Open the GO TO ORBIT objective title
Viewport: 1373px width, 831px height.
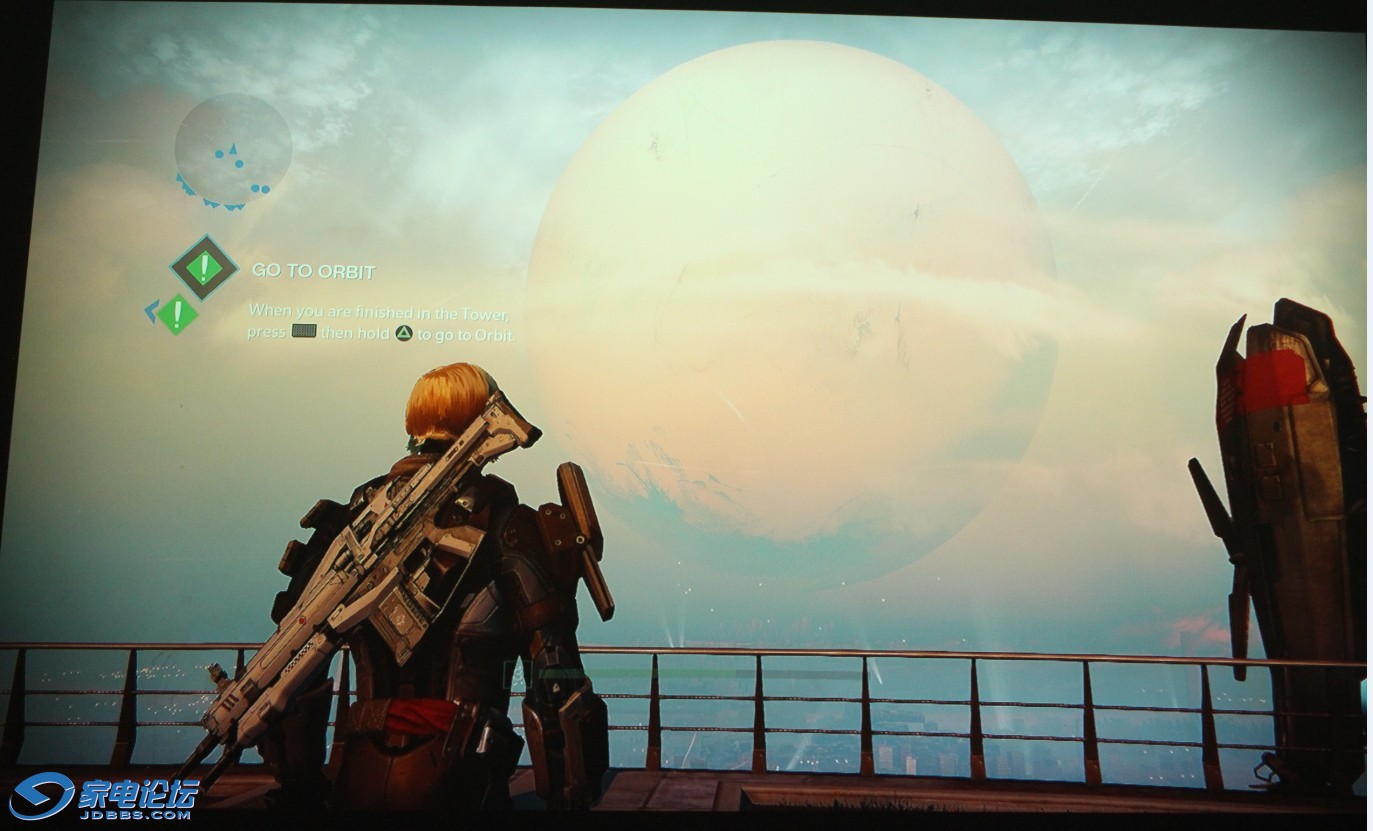point(313,271)
